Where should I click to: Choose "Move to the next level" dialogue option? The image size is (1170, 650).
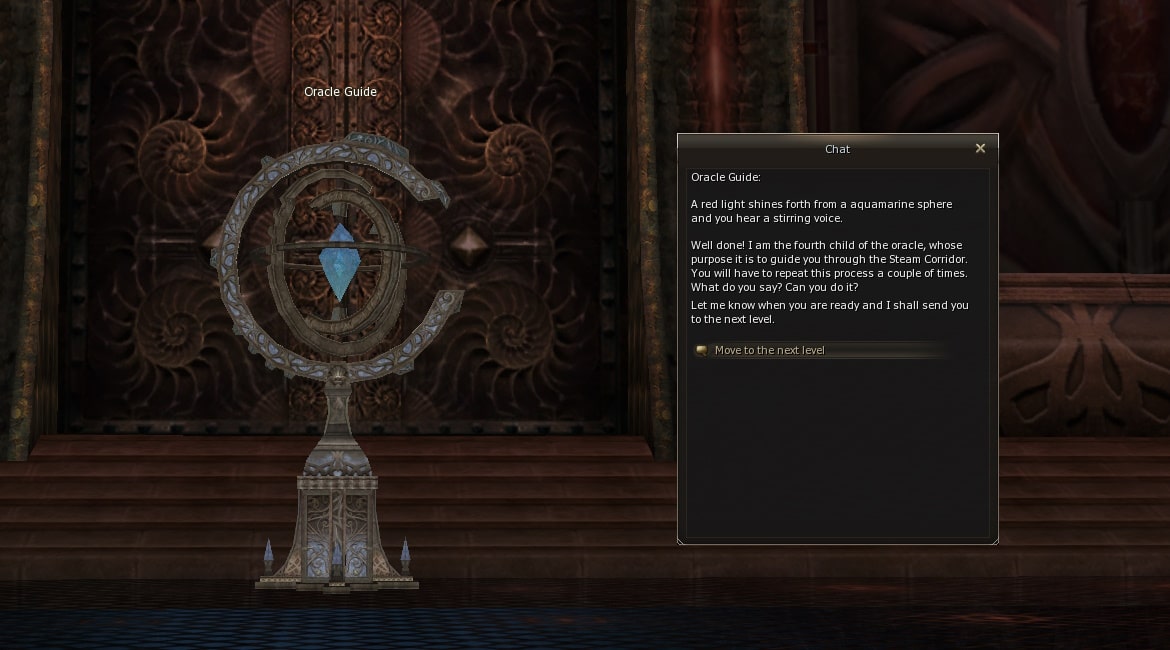[769, 350]
